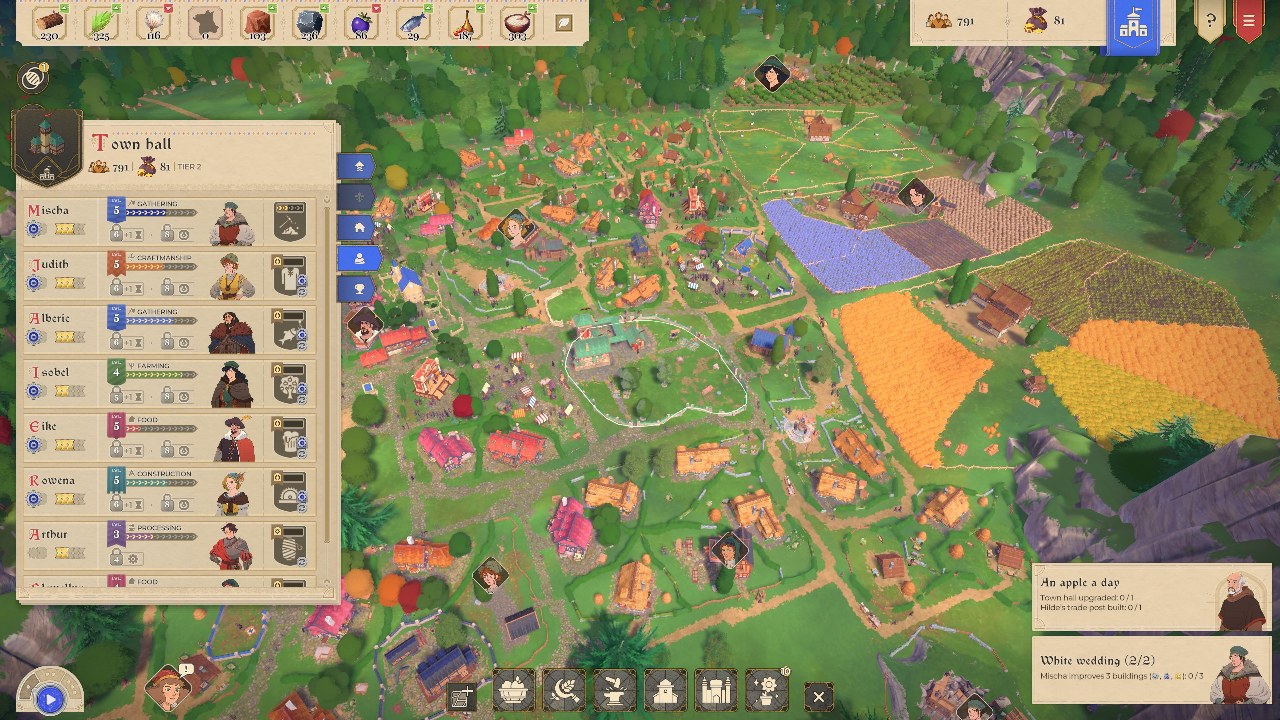Open the upgrade arrow side tab
The height and width of the screenshot is (720, 1280).
pos(359,167)
